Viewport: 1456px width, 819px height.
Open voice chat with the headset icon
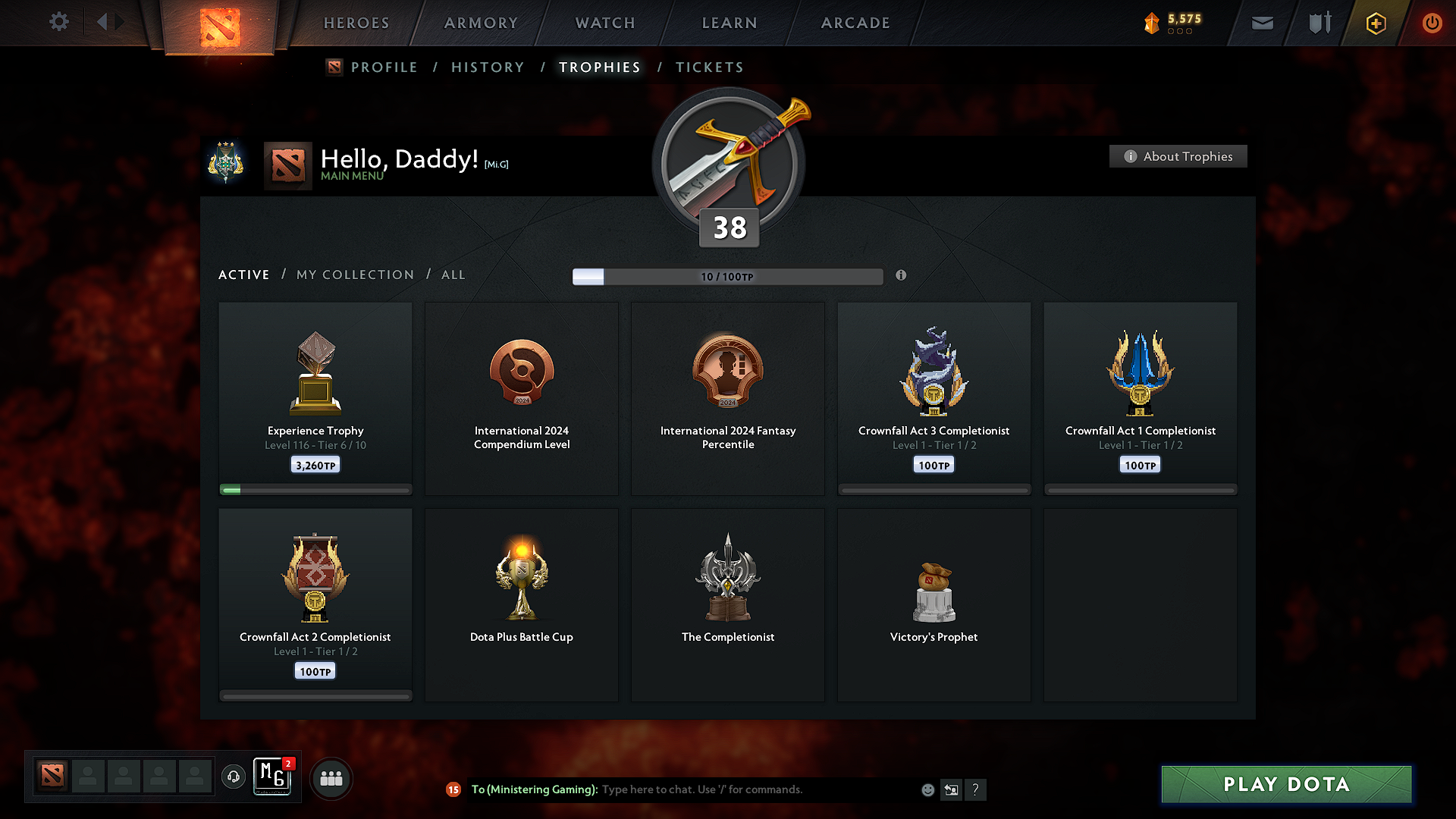pos(234,777)
